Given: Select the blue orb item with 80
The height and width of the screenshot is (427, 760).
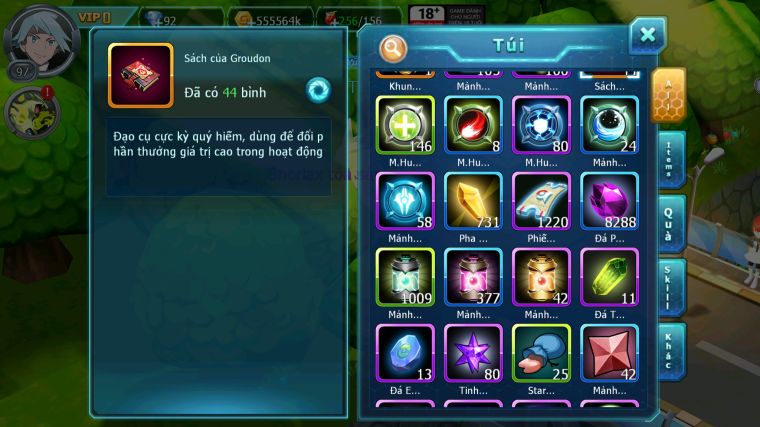Looking at the screenshot, I should pos(541,126).
